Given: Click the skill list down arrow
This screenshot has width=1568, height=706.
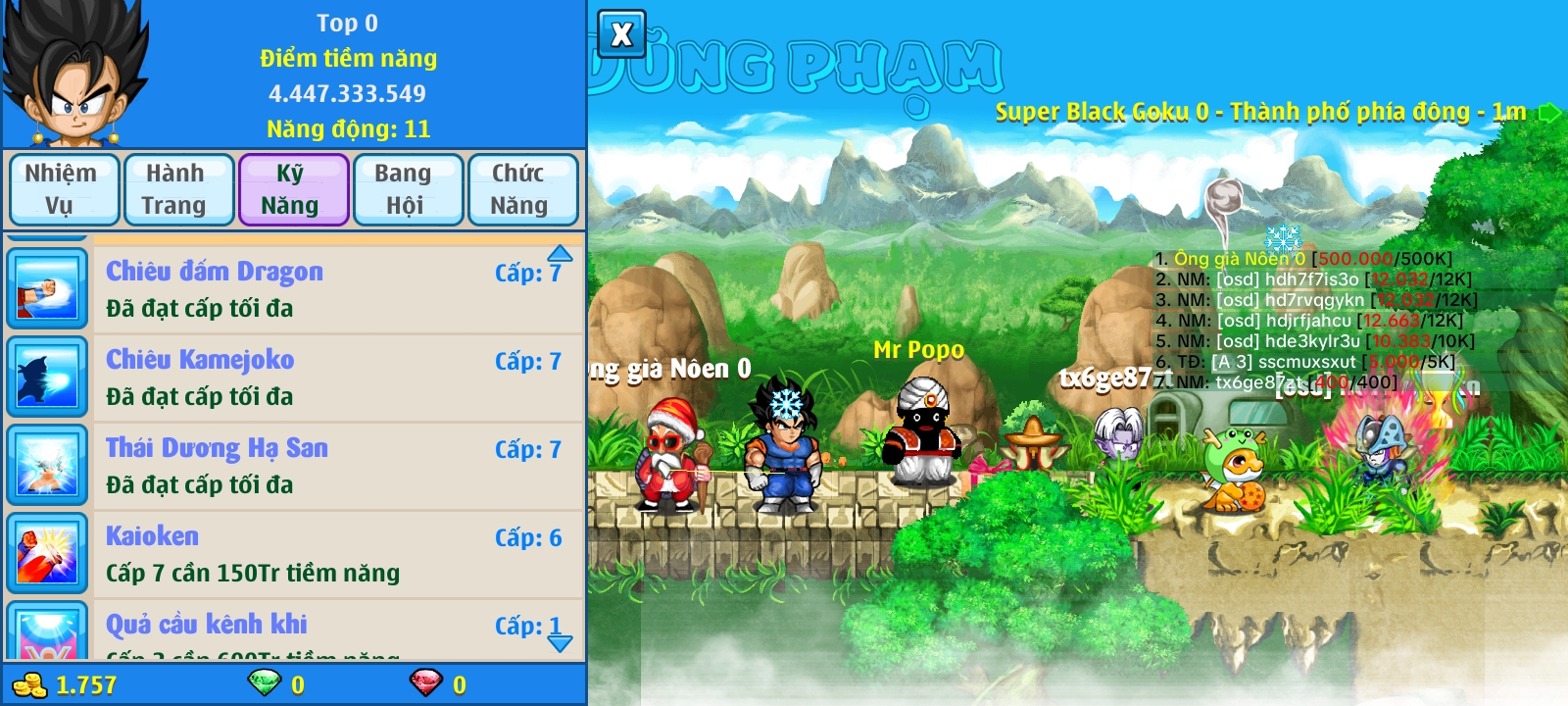Looking at the screenshot, I should [560, 643].
